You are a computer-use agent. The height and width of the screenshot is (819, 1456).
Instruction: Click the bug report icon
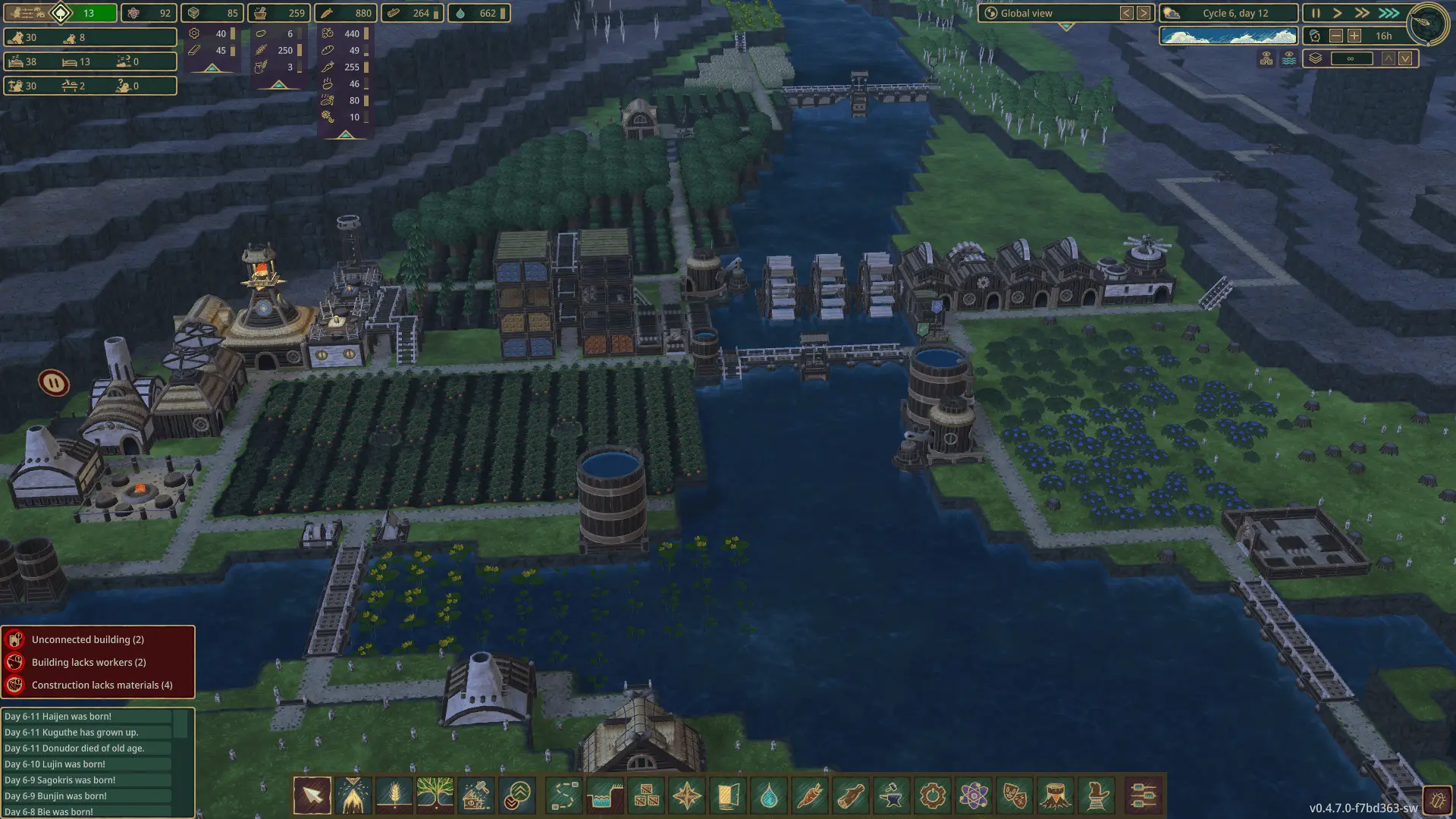pos(1436,799)
